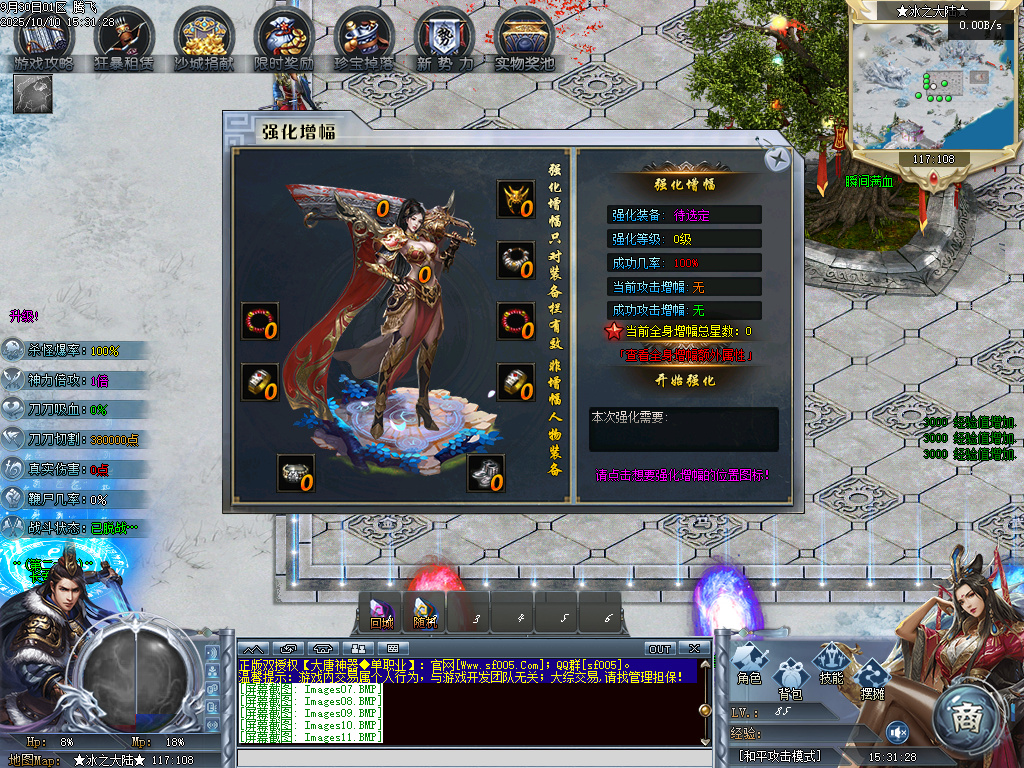Open the 限时奖励 timed rewards menu
Viewport: 1024px width, 768px height.
284,40
